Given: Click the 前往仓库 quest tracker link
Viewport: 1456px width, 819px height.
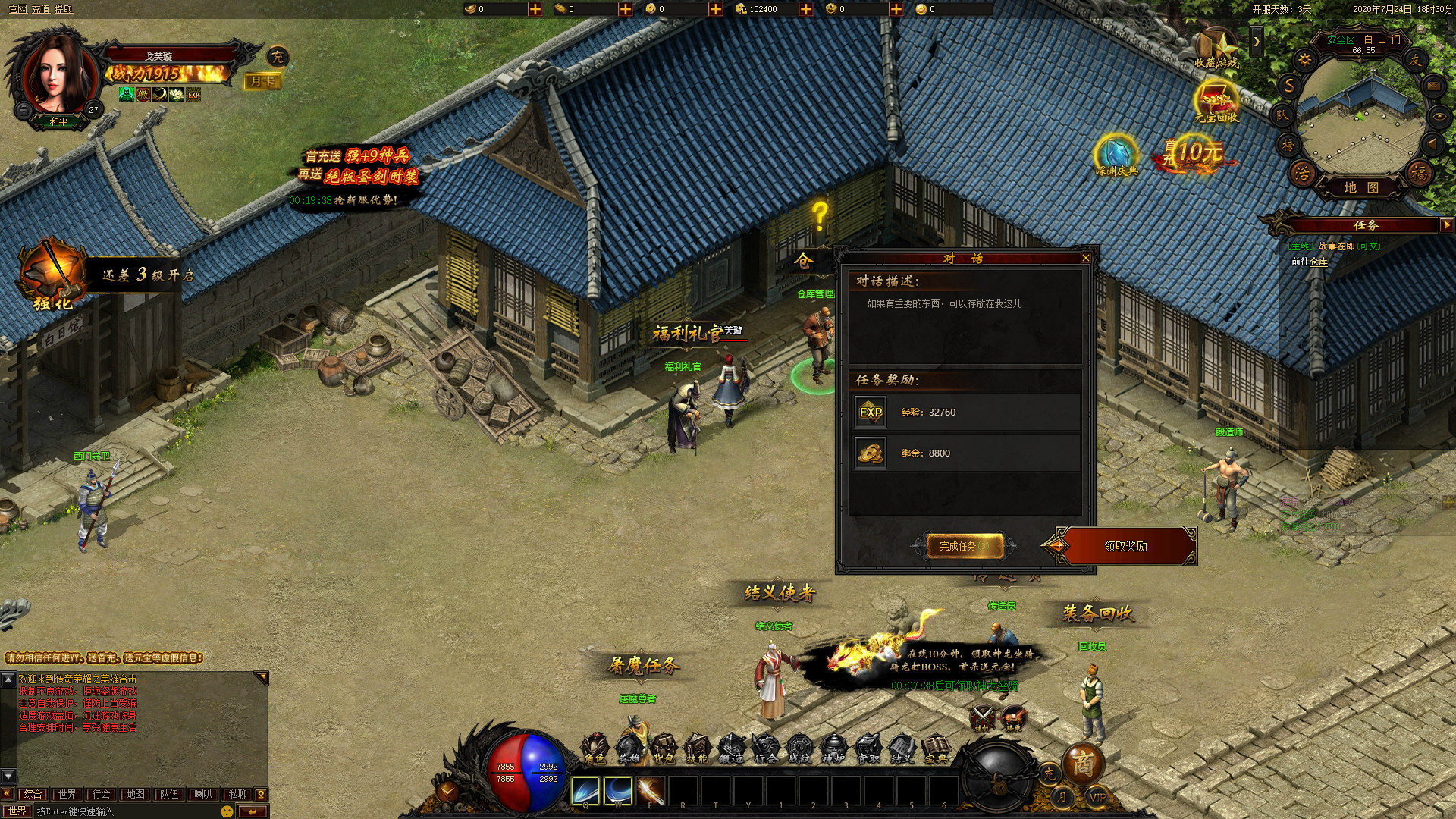Looking at the screenshot, I should pos(1310,262).
